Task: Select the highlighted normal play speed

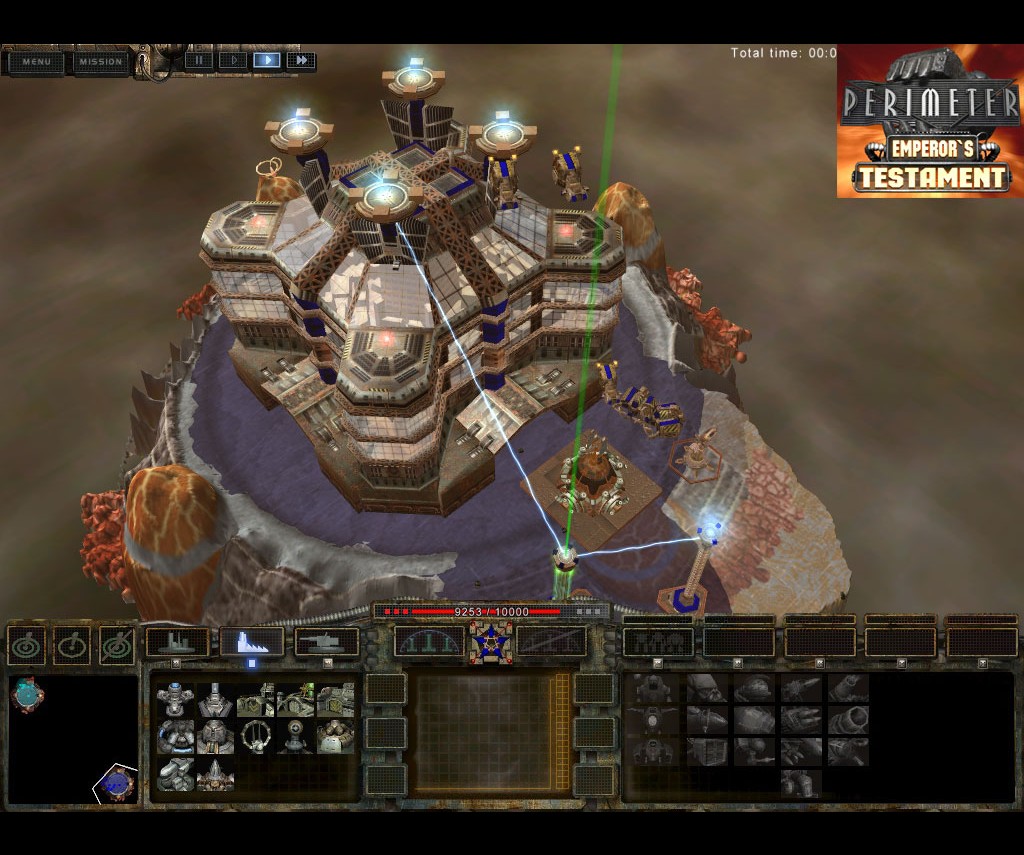Action: (266, 60)
